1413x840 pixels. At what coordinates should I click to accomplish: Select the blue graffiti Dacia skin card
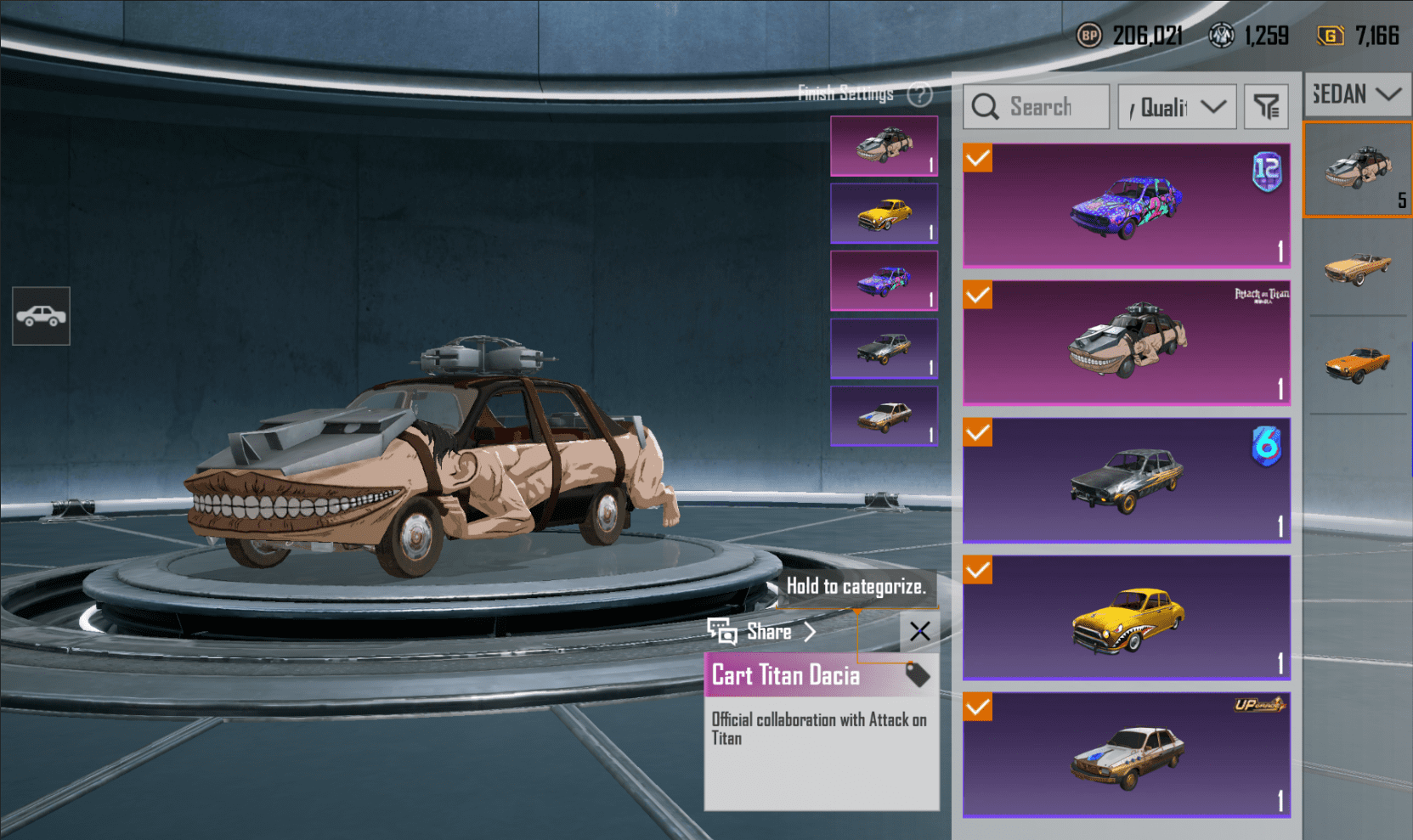coord(1126,206)
